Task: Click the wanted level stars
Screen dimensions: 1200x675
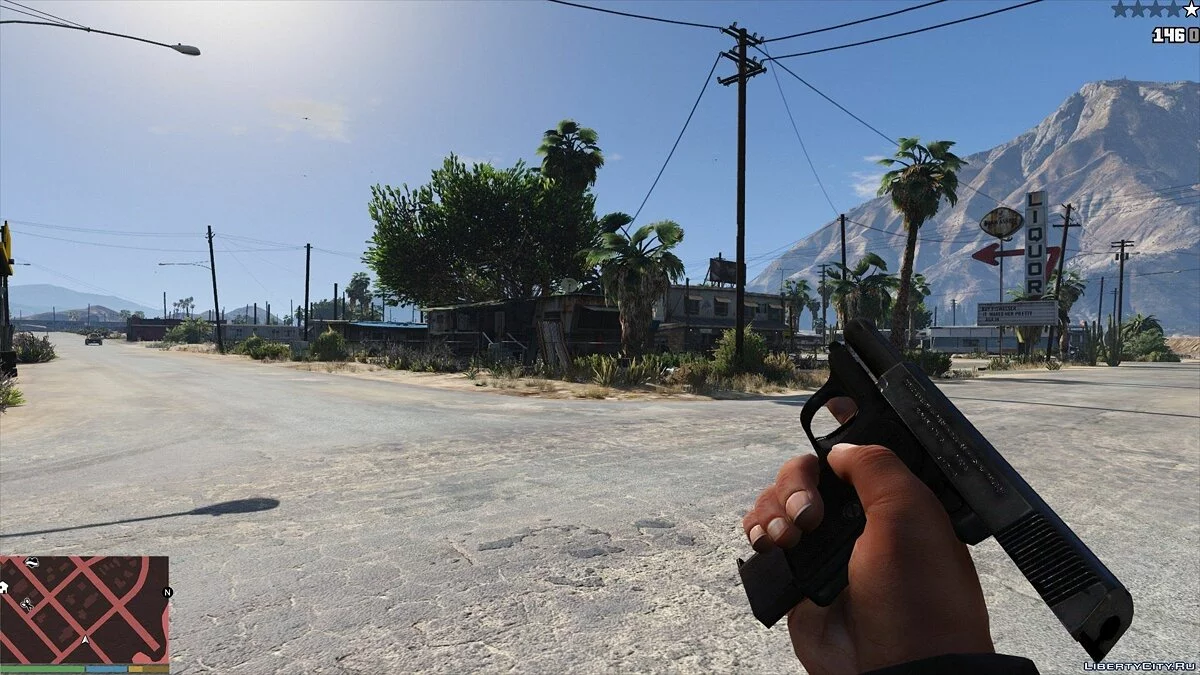Action: [x=1154, y=10]
